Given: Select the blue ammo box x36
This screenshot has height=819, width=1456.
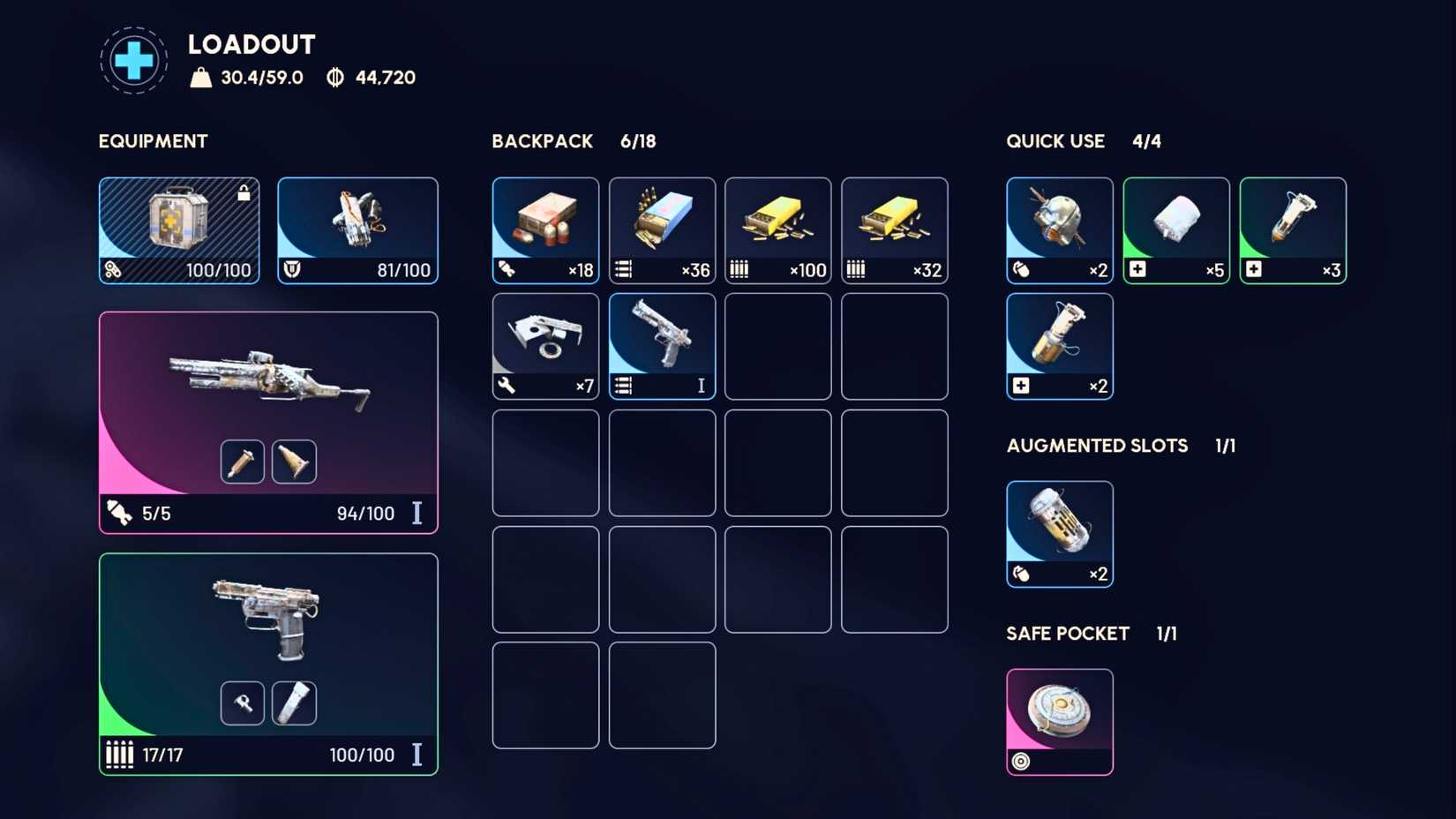Looking at the screenshot, I should [661, 229].
